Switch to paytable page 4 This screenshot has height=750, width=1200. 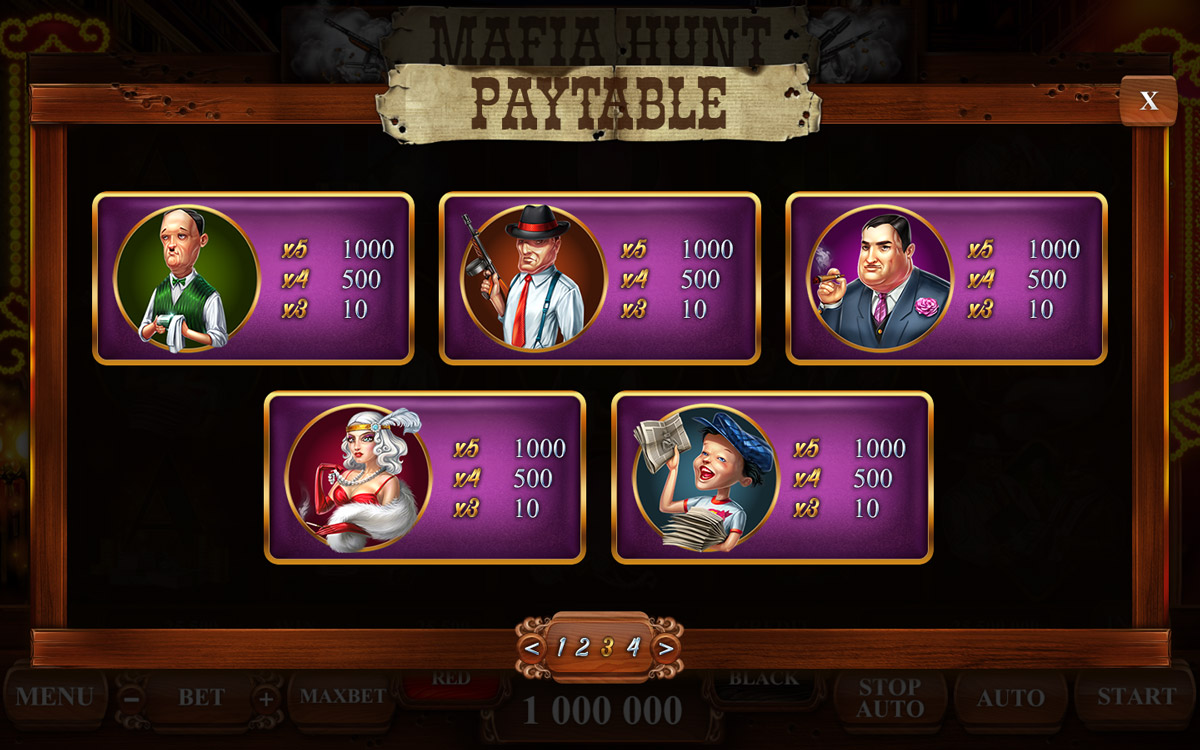[x=632, y=647]
